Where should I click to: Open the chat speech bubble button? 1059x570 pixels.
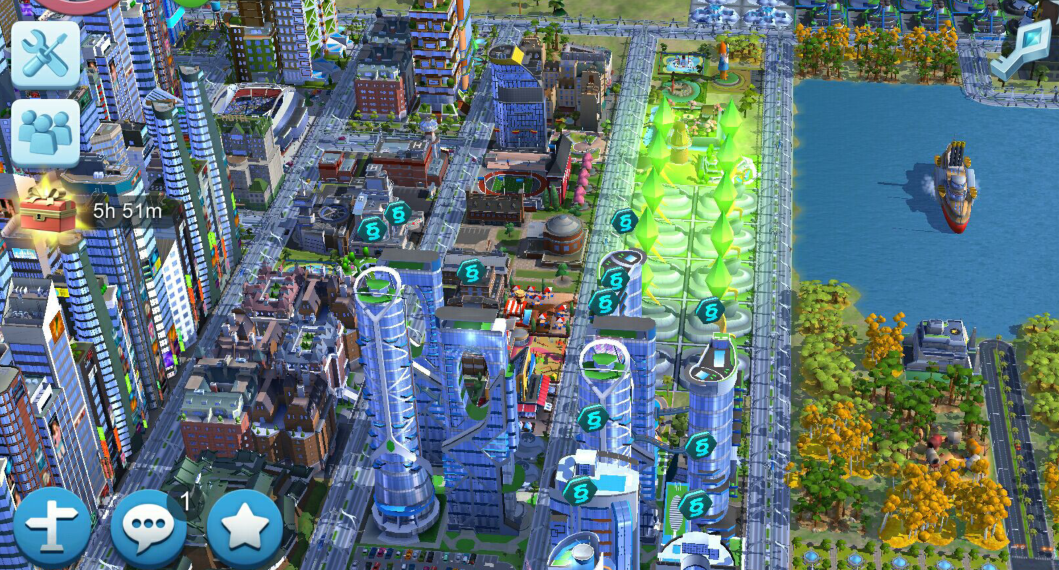pyautogui.click(x=147, y=527)
